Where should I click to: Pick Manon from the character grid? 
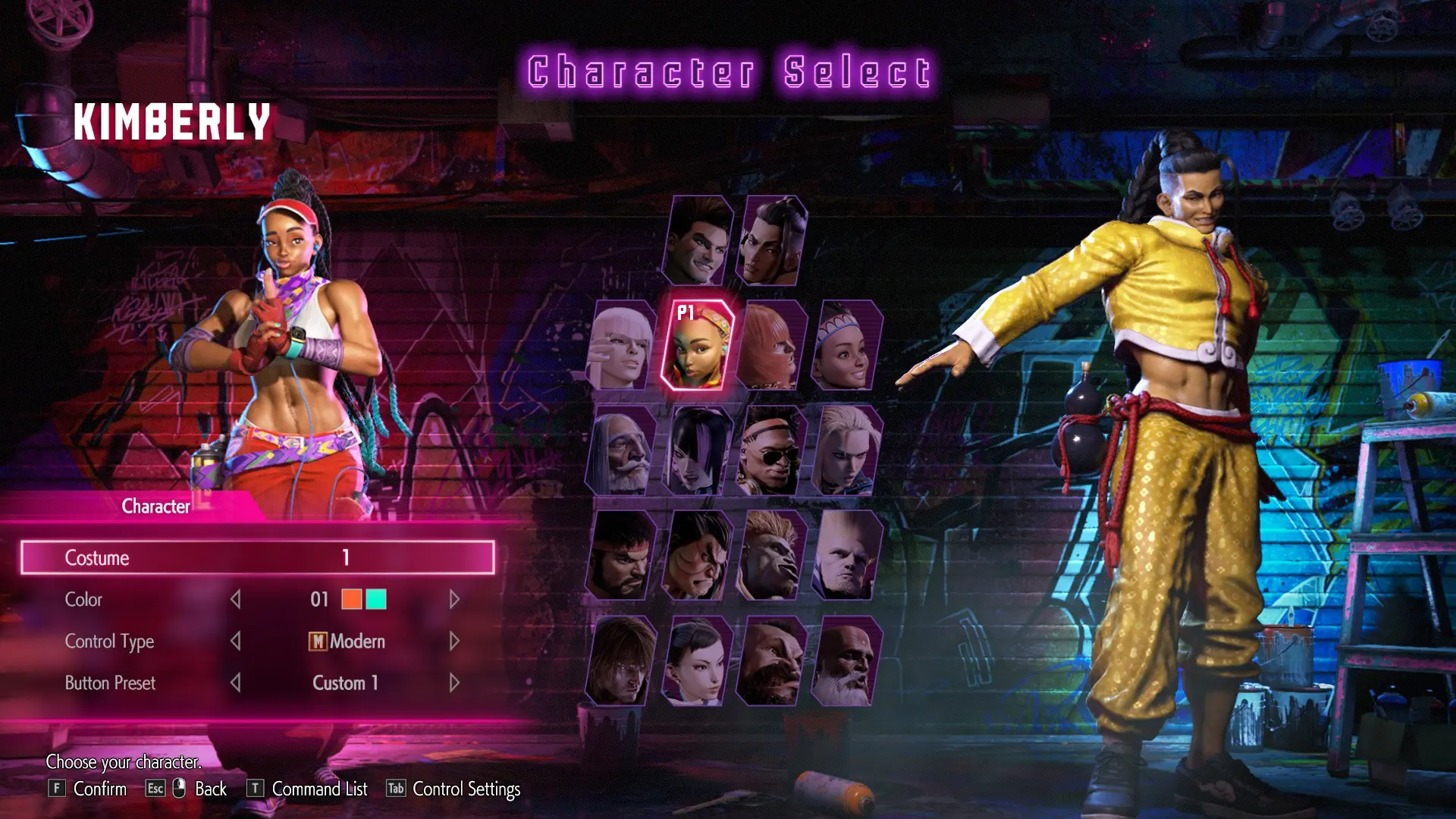(621, 346)
